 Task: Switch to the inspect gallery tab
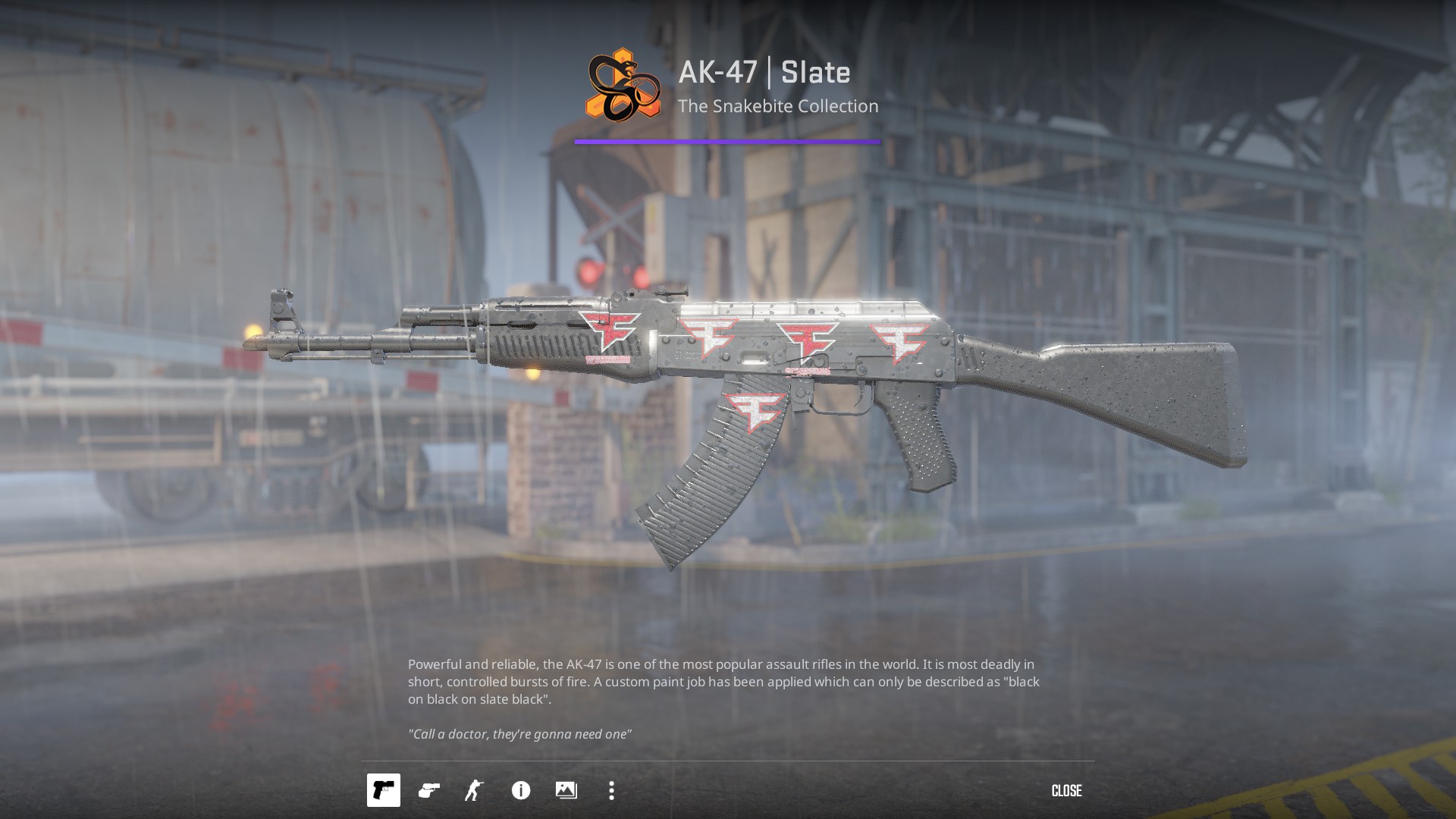565,791
